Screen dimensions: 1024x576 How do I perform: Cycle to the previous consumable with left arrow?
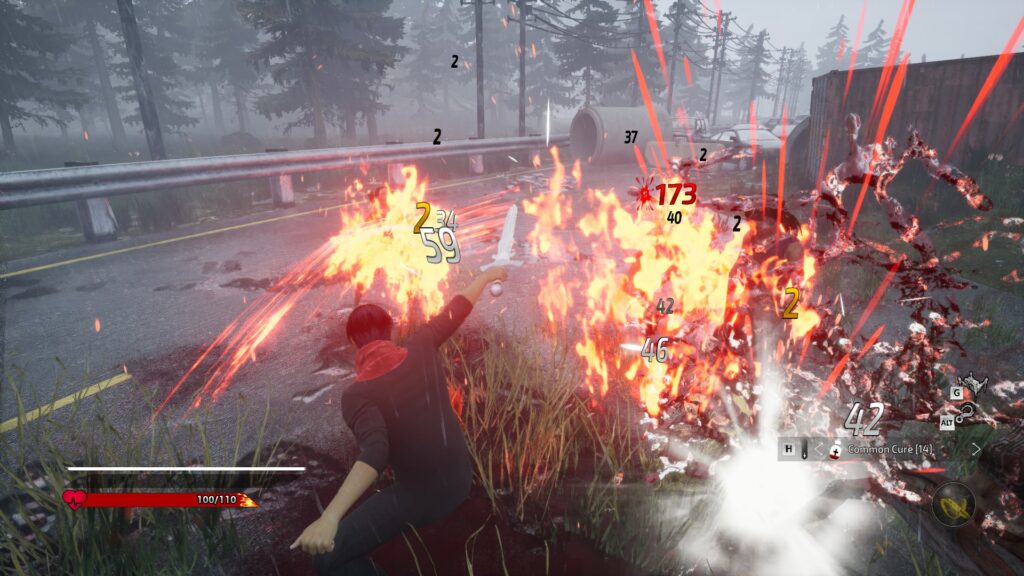point(820,450)
